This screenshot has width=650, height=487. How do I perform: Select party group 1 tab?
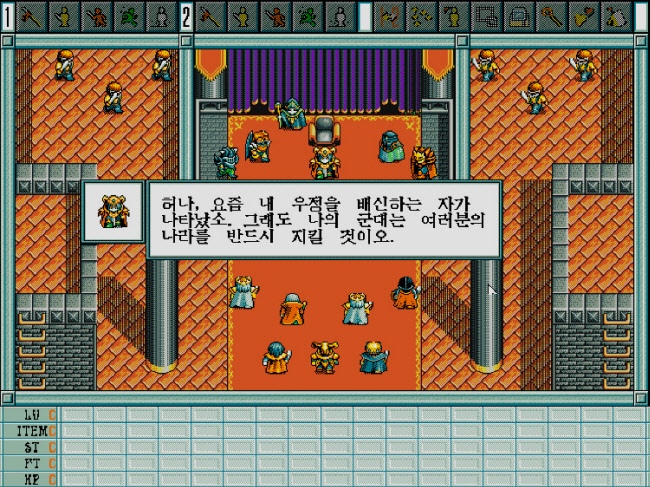8,16
